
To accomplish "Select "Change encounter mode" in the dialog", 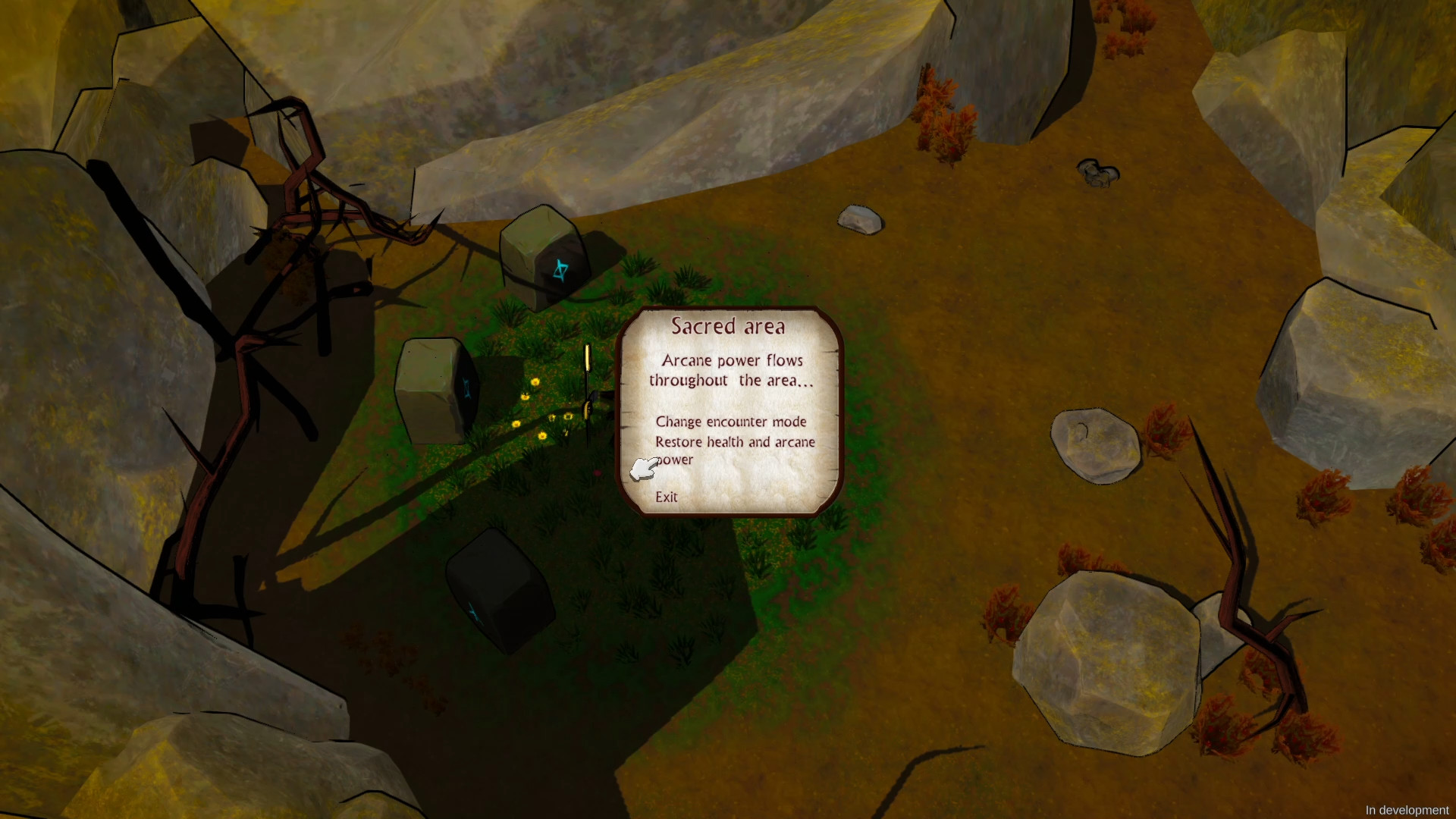I will [x=732, y=422].
